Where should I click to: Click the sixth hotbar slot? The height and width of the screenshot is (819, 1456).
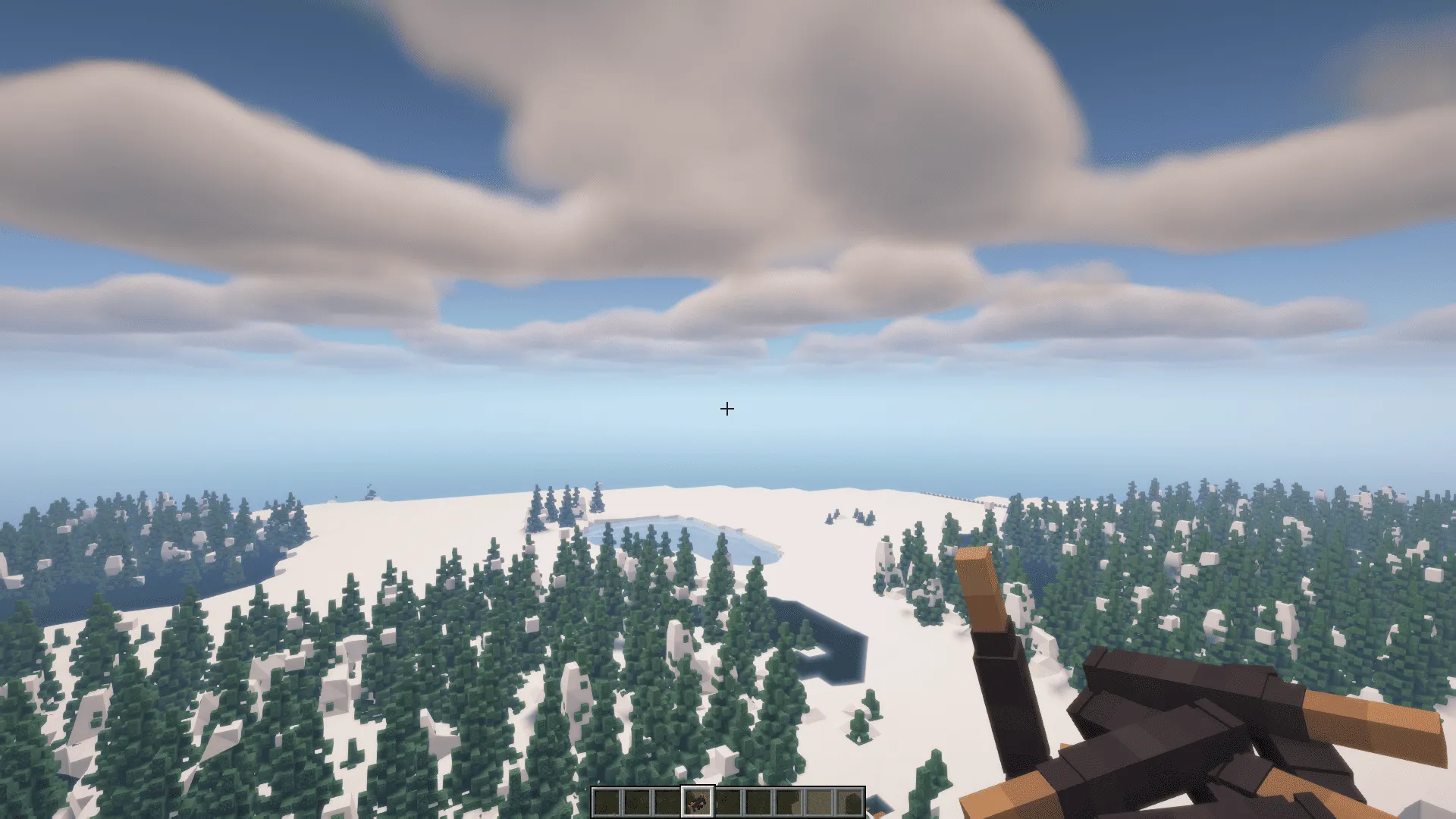click(758, 802)
